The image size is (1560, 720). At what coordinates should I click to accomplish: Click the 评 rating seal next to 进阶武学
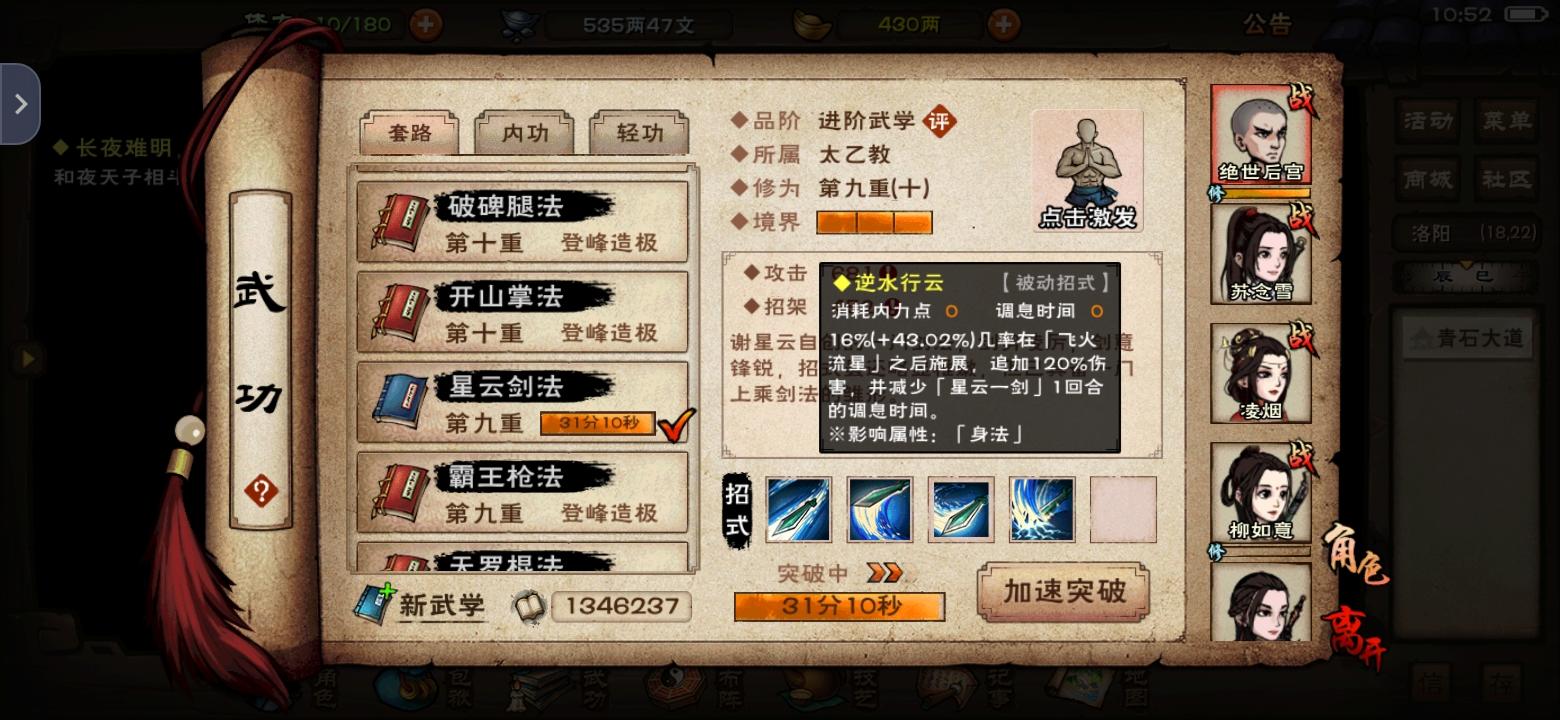pos(941,119)
